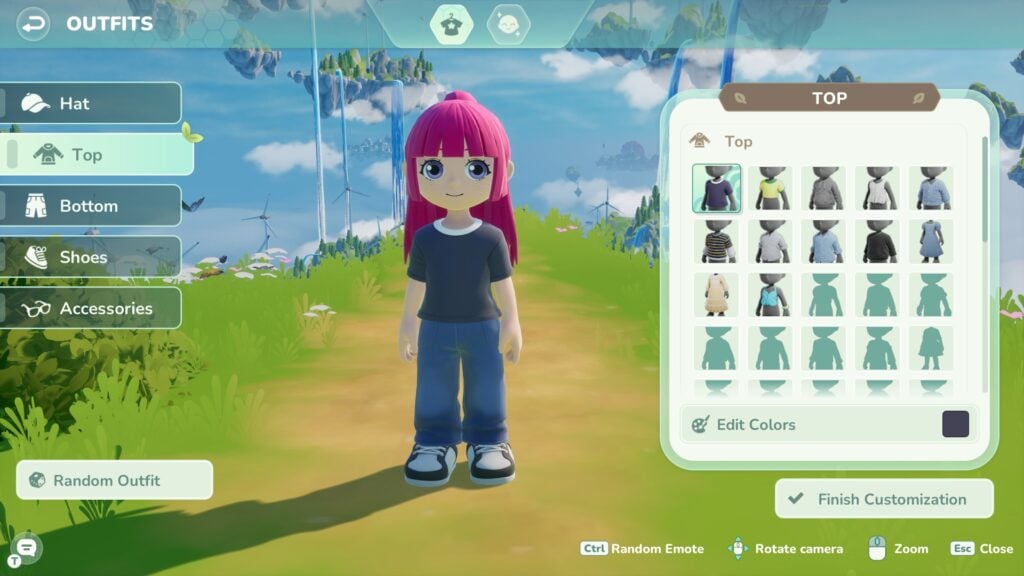Select the blue dress thumbnail
Viewport: 1024px width, 576px height.
pos(932,241)
